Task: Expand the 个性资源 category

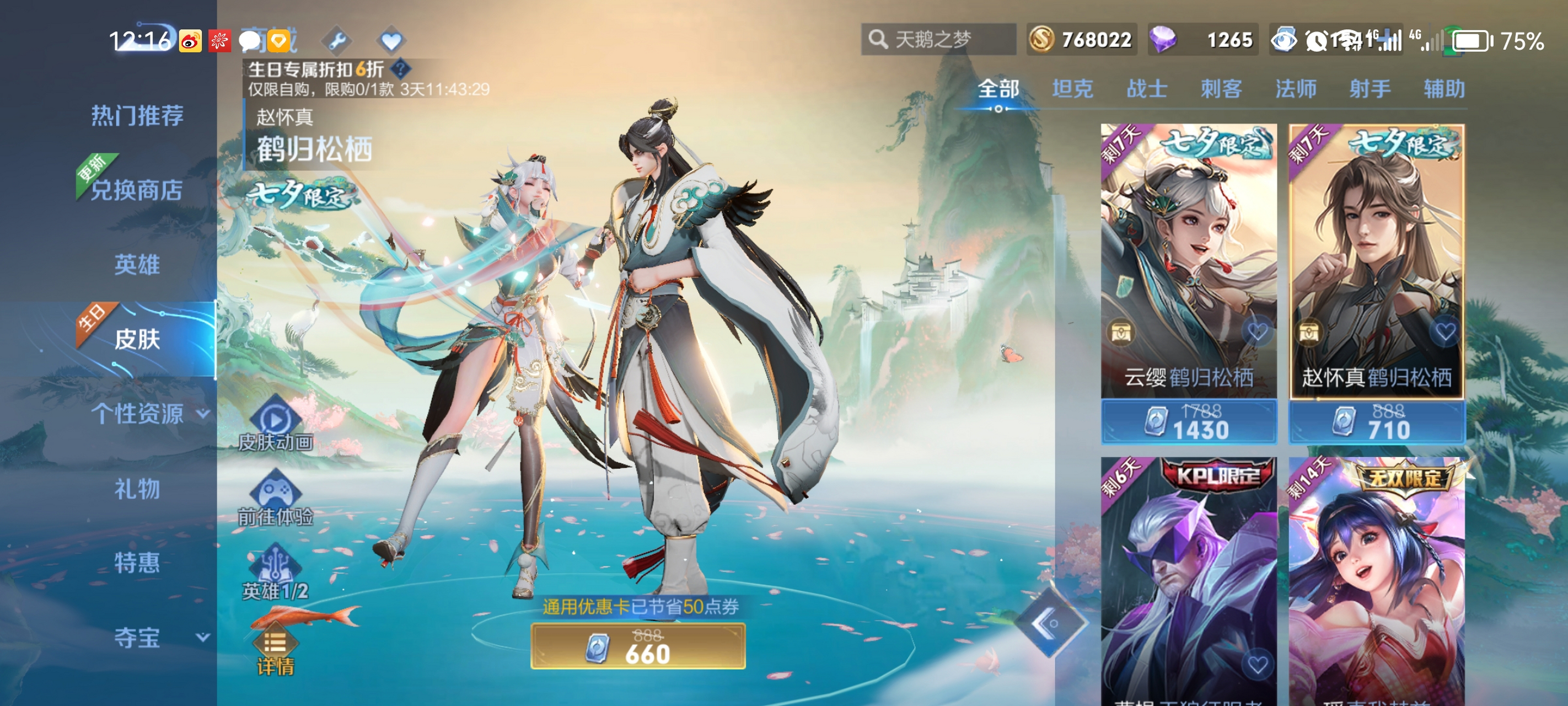Action: point(149,414)
